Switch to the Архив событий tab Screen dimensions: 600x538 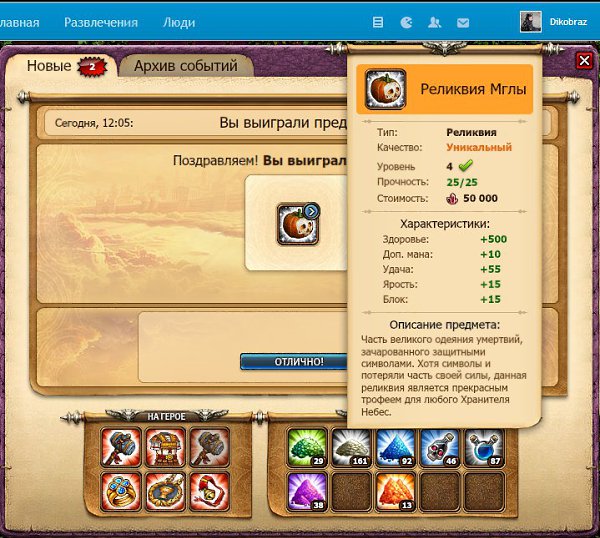186,66
